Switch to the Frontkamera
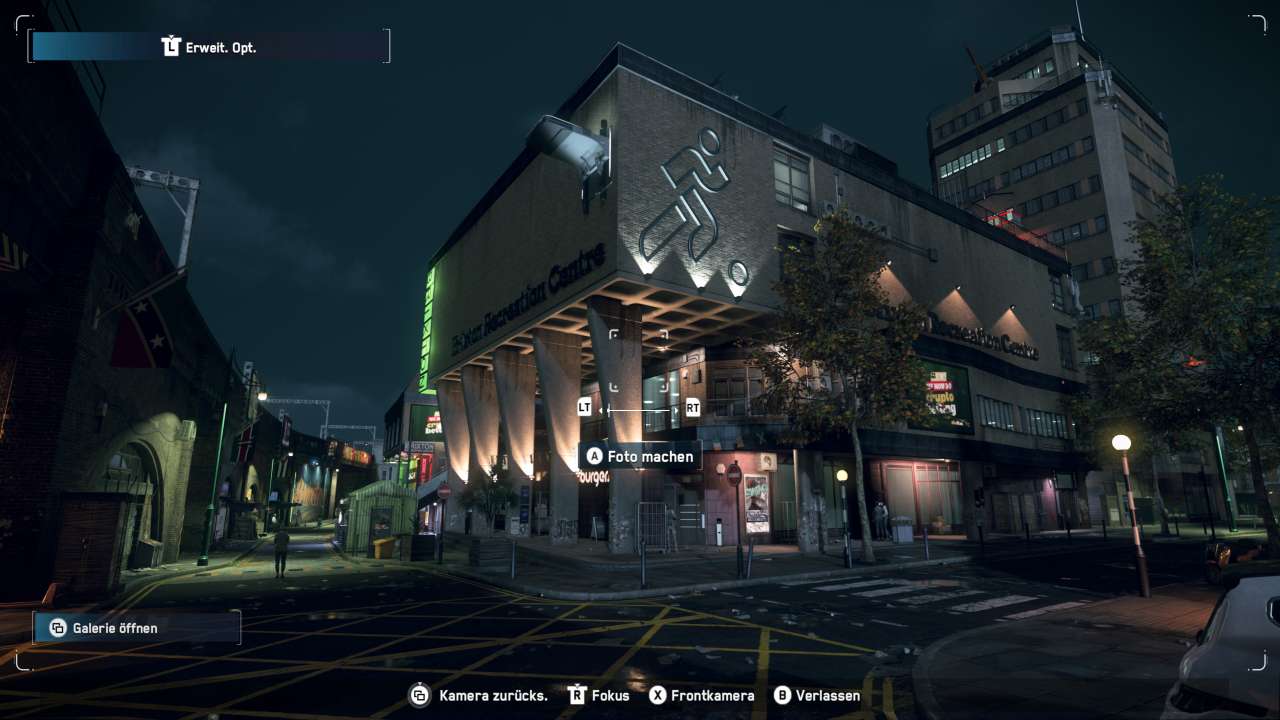The image size is (1280, 720). pos(701,695)
